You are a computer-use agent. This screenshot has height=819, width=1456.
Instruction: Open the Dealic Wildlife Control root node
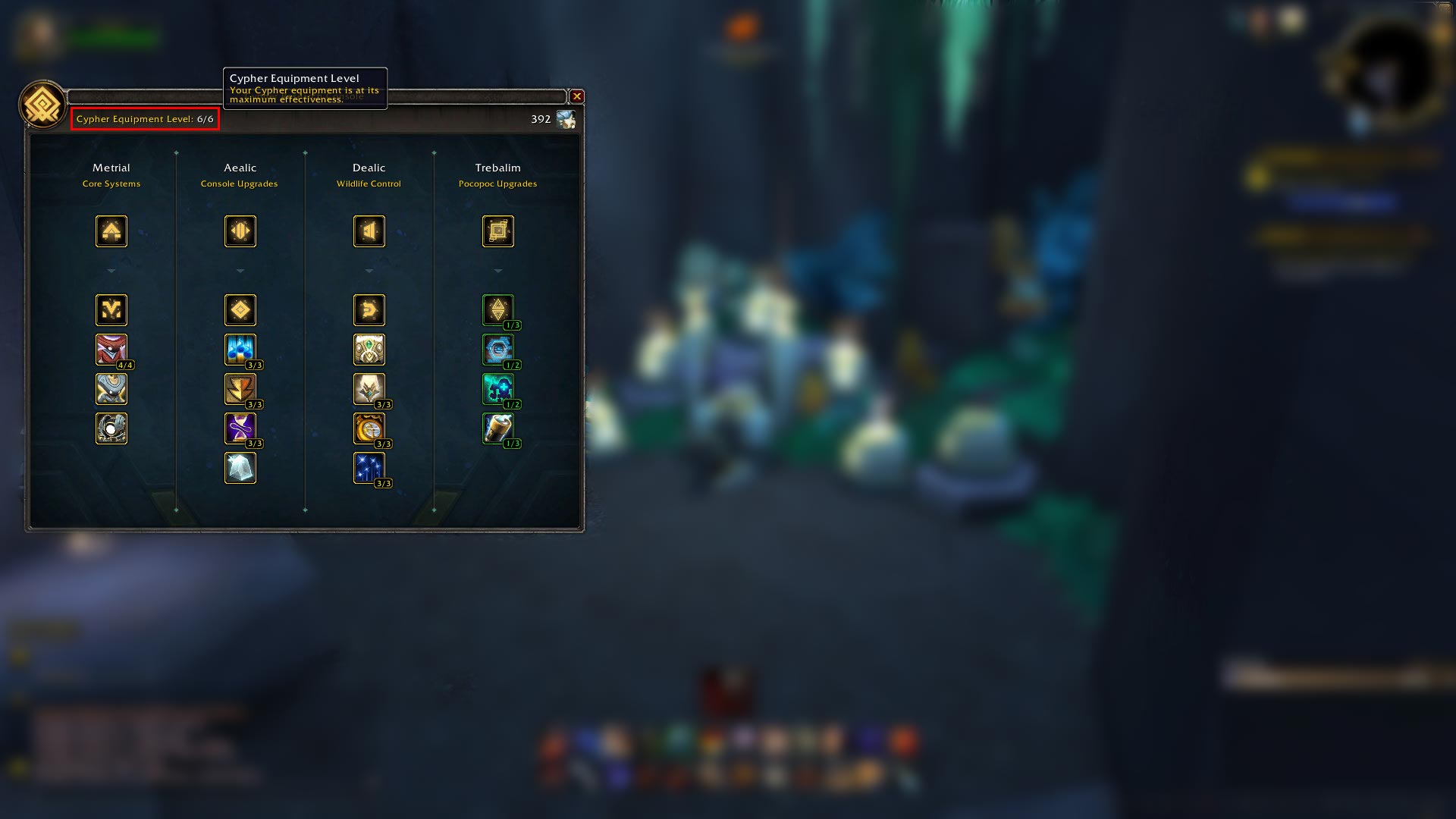tap(369, 231)
